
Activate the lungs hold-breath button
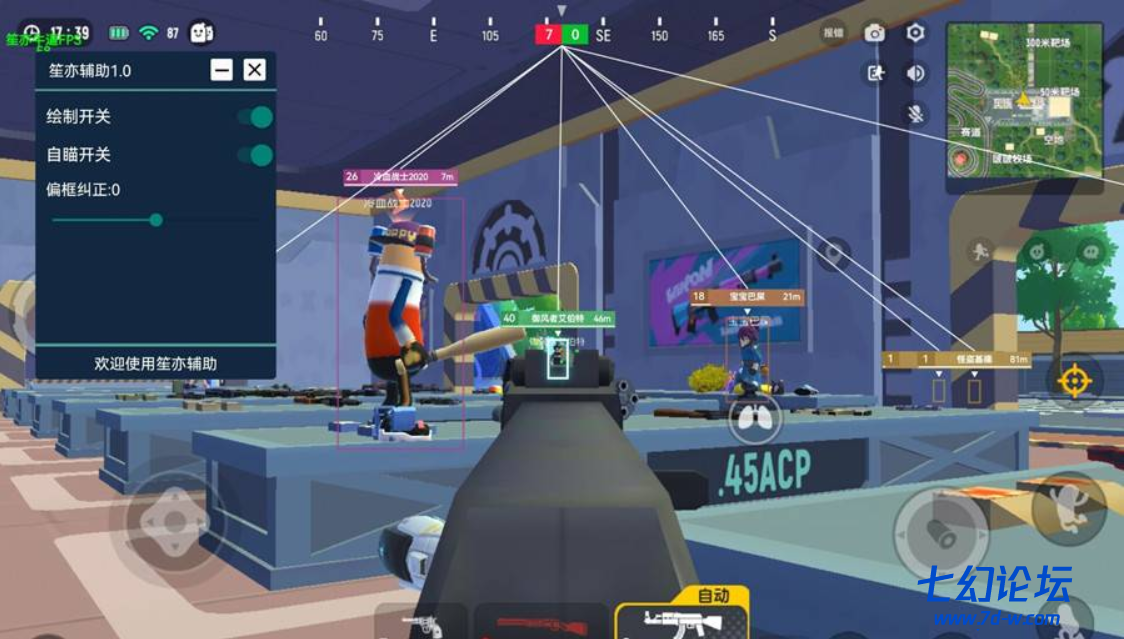coord(755,419)
